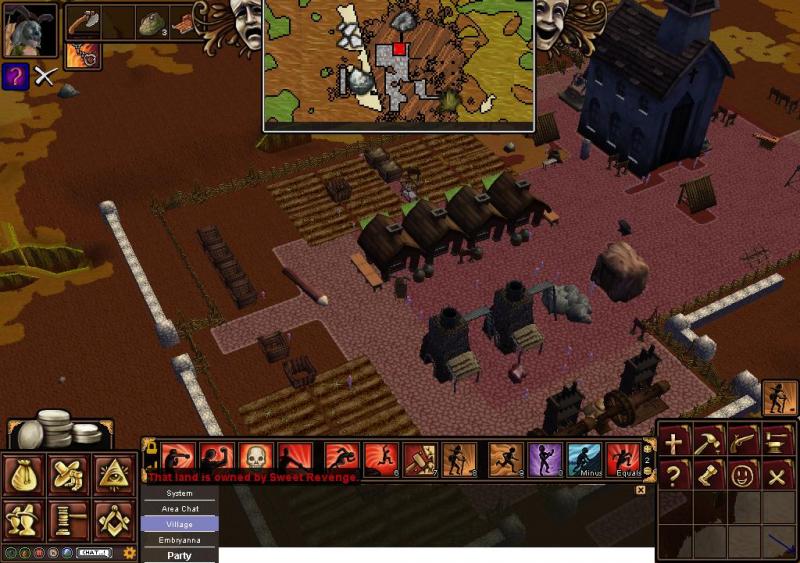This screenshot has width=800, height=563.
Task: Click the character portrait
Action: 30,31
